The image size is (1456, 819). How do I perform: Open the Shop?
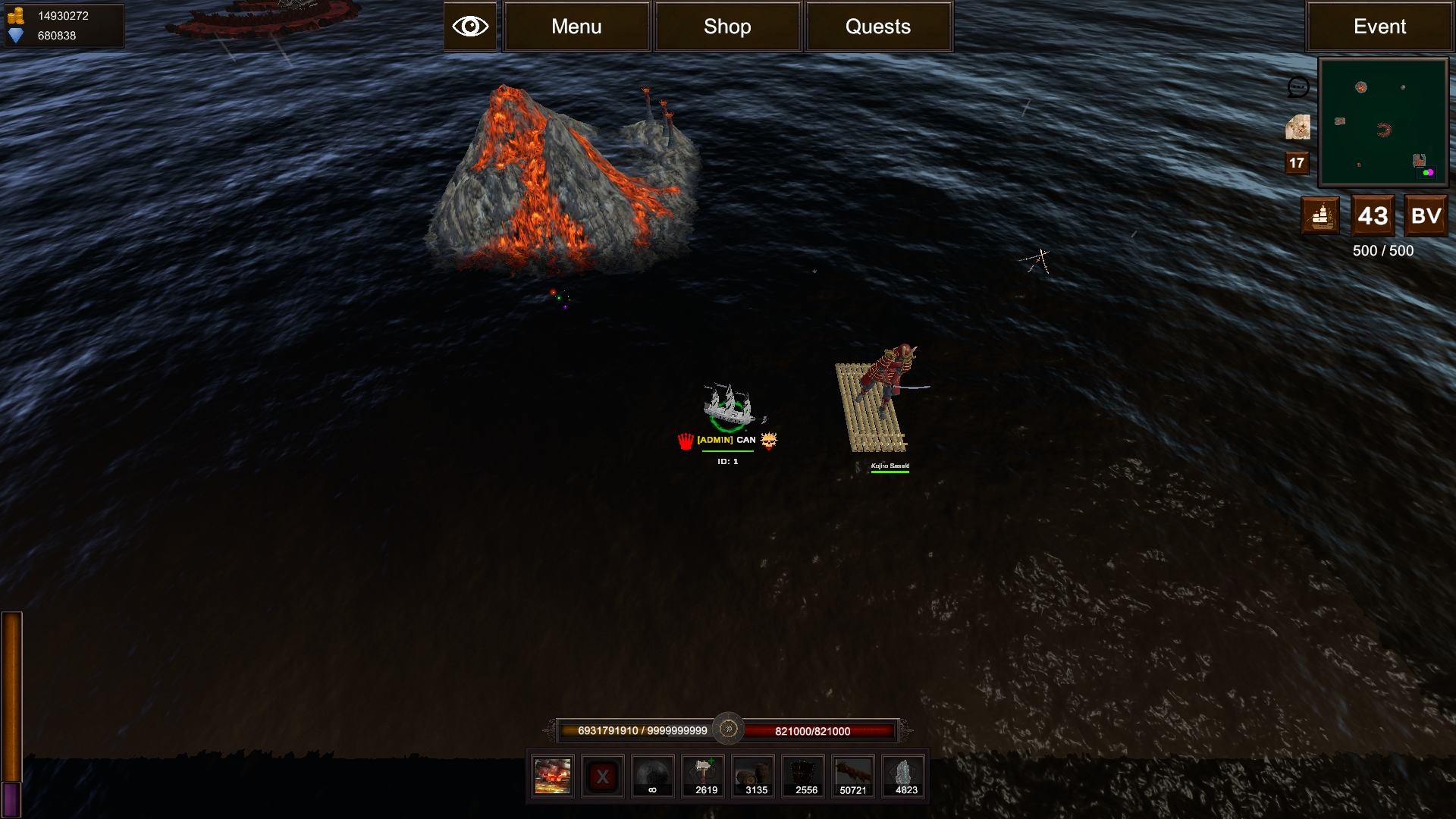(727, 27)
